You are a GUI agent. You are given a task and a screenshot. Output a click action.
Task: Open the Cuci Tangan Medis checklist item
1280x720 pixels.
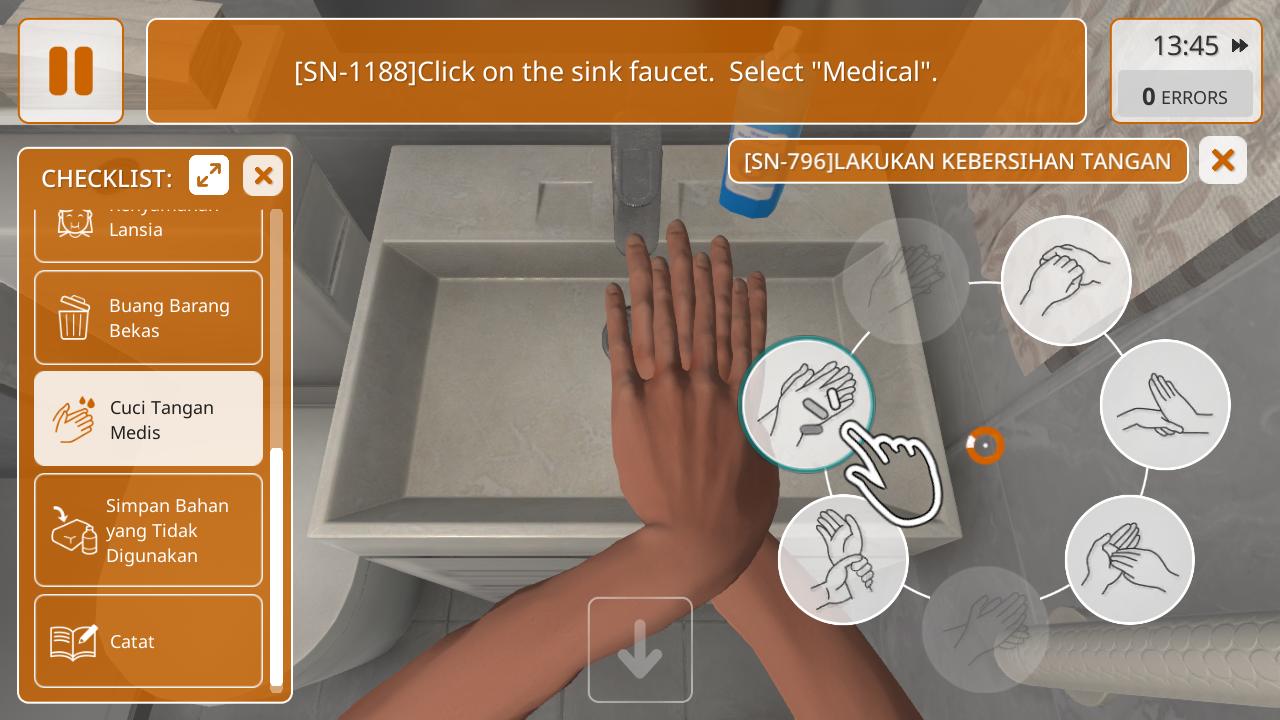pos(148,419)
